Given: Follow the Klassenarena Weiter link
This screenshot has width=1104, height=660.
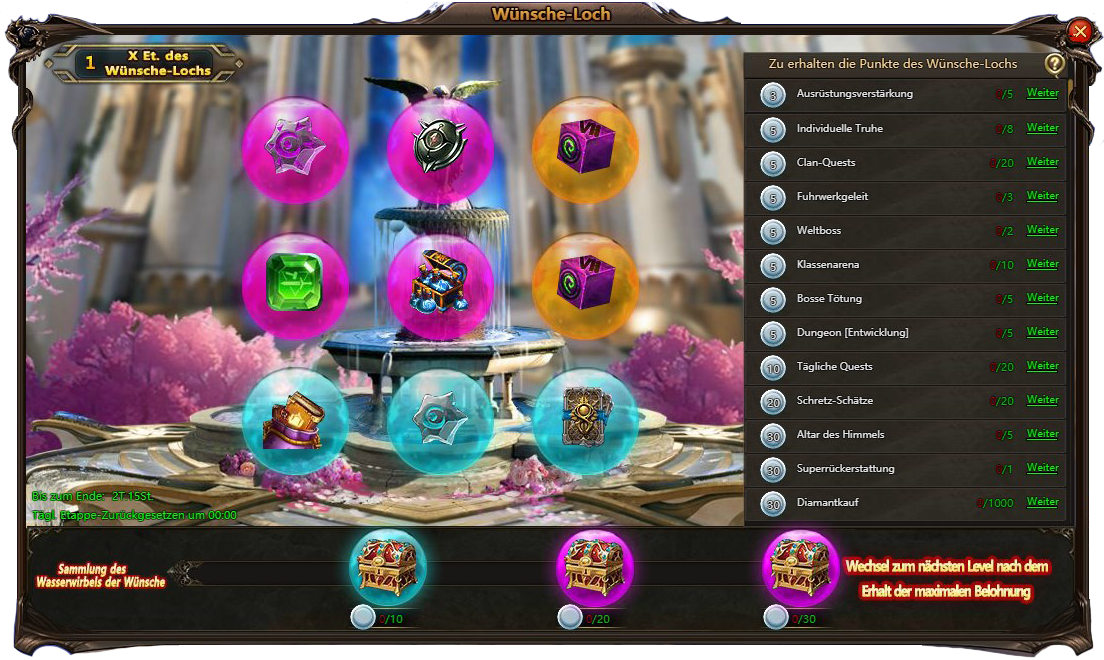Looking at the screenshot, I should (1042, 264).
